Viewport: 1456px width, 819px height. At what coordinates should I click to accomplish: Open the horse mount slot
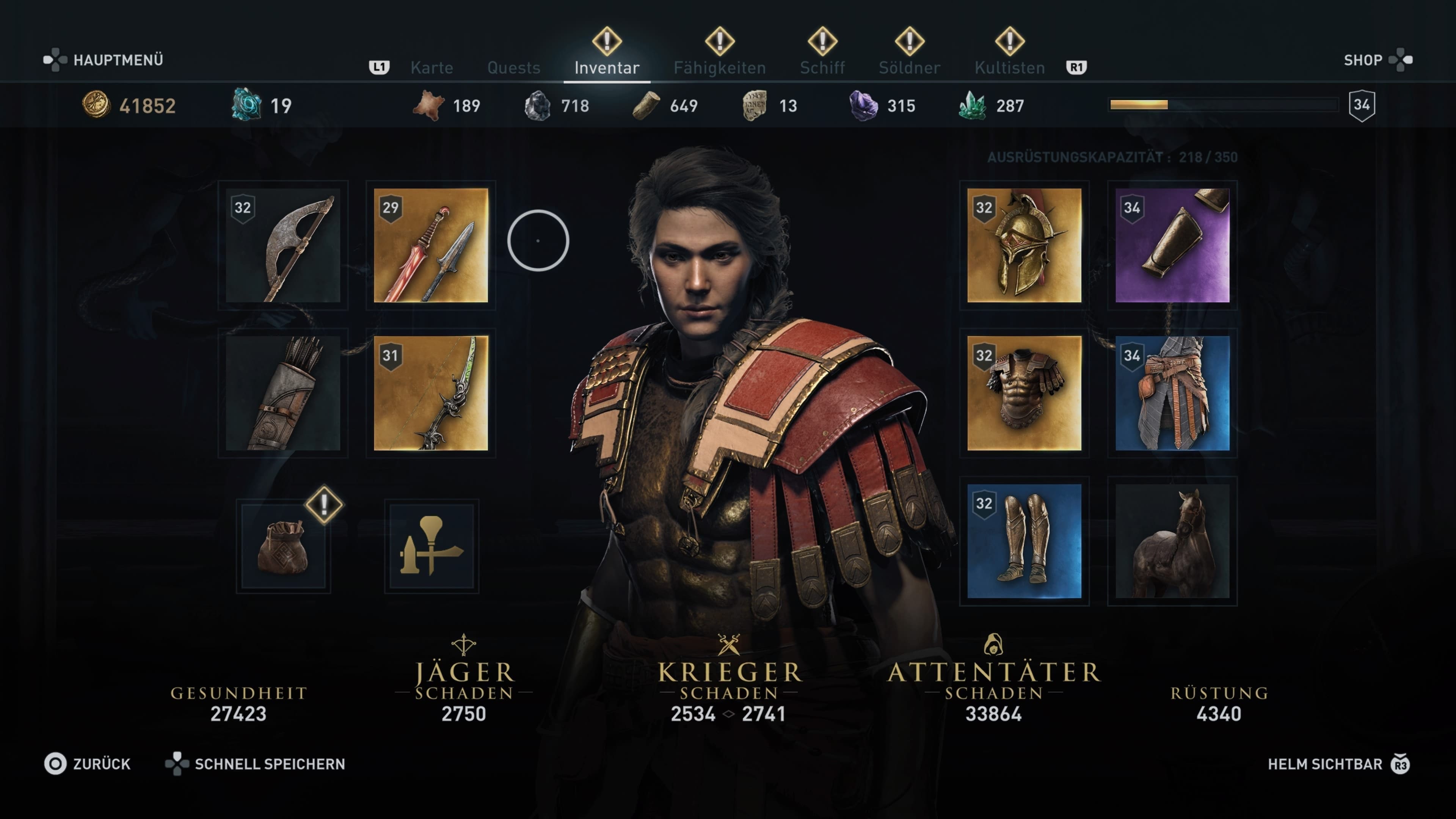click(x=1172, y=541)
